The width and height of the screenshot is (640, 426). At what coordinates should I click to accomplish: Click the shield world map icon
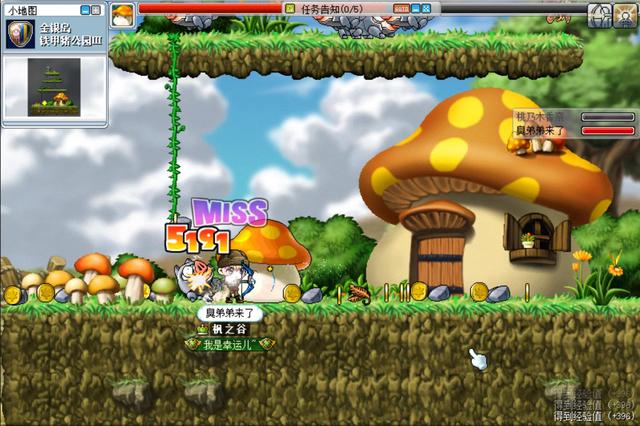click(18, 34)
